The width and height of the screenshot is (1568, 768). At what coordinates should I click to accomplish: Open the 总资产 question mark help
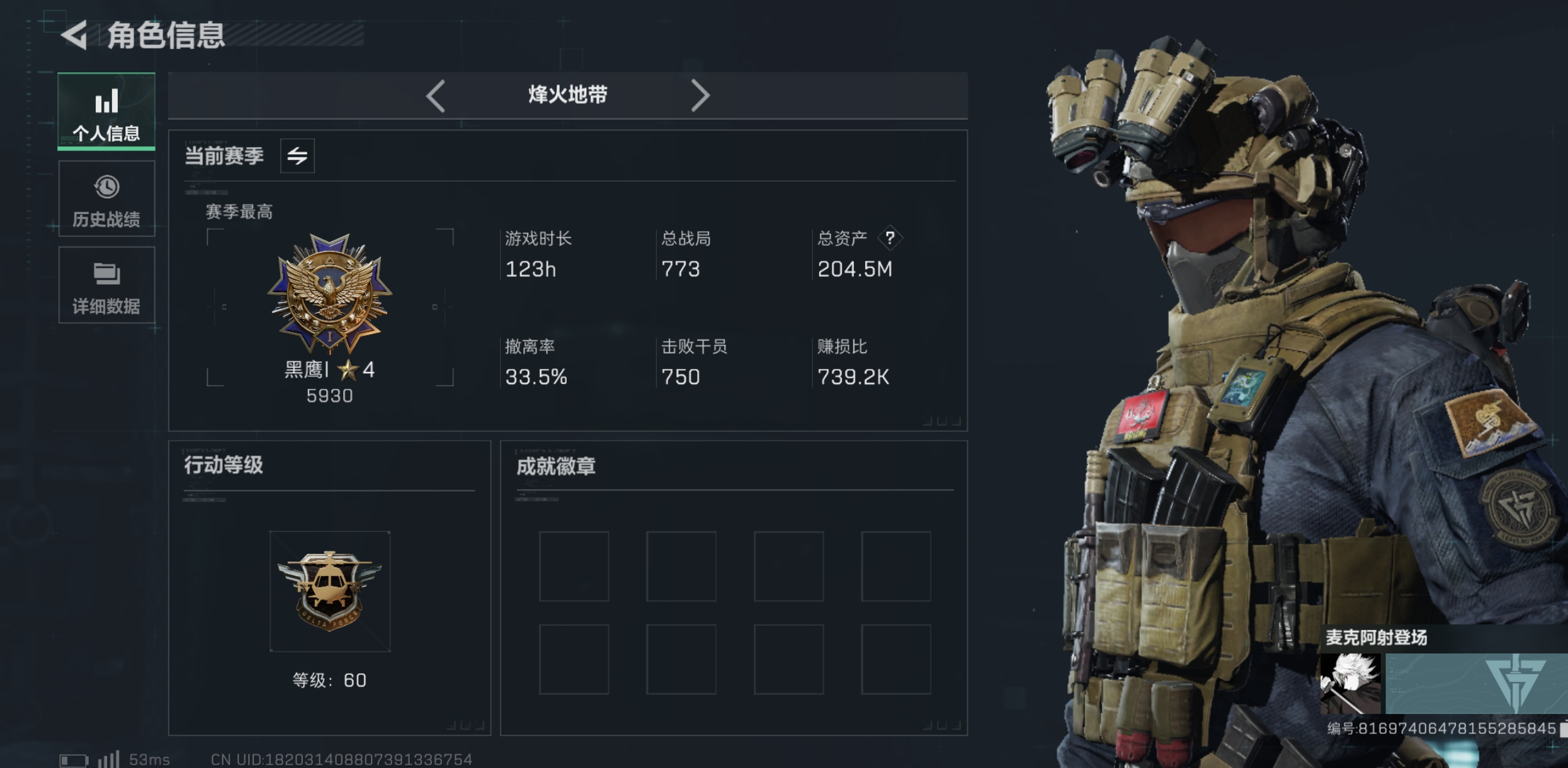click(x=890, y=238)
